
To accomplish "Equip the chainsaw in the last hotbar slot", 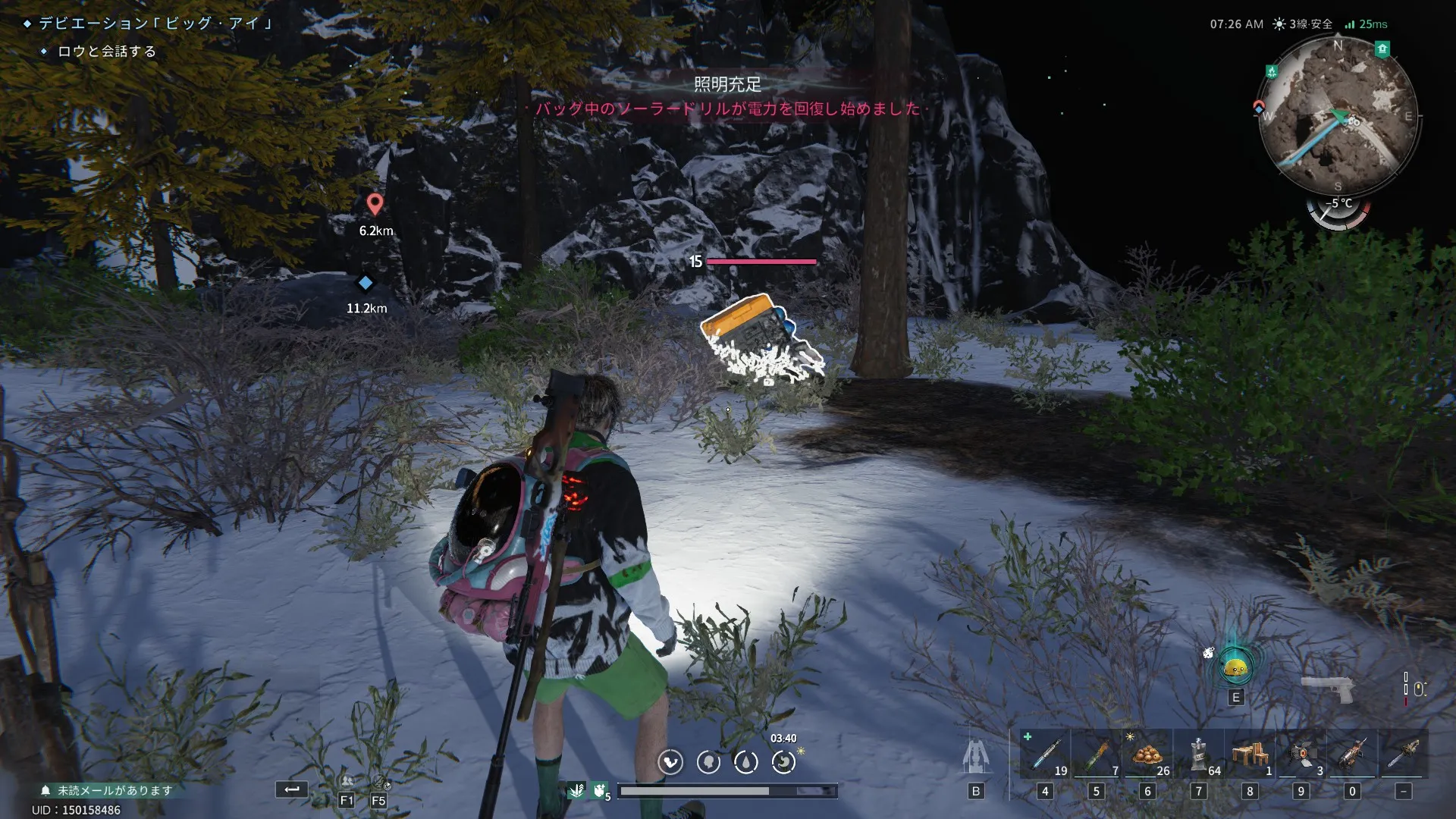I will click(1403, 754).
